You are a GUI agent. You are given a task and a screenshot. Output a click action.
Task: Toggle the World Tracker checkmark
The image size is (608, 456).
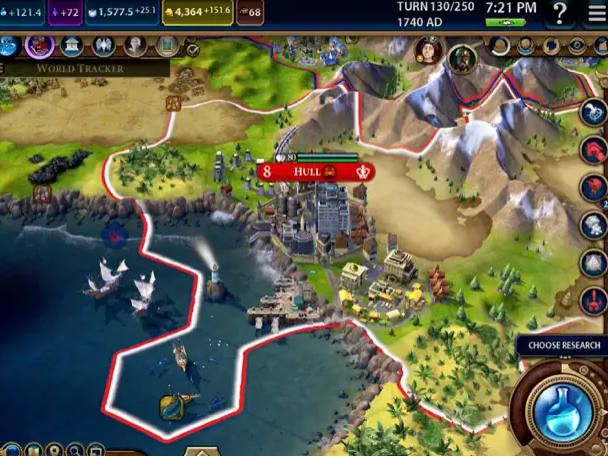point(192,49)
